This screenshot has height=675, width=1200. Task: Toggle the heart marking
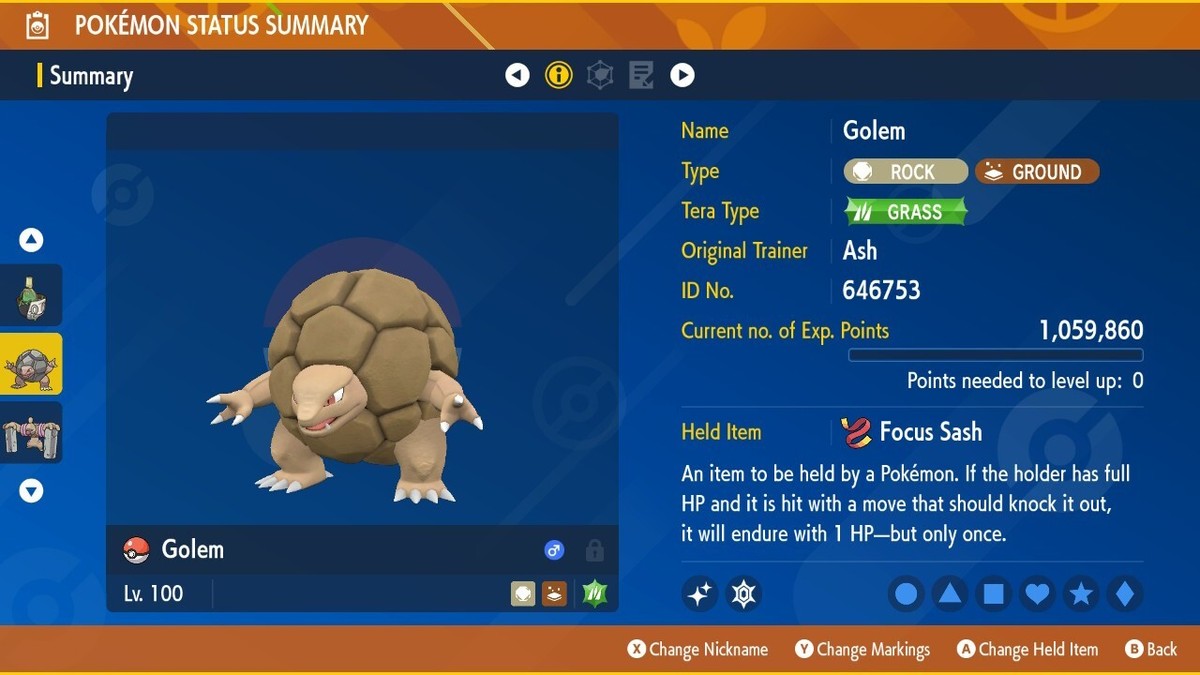[1037, 594]
